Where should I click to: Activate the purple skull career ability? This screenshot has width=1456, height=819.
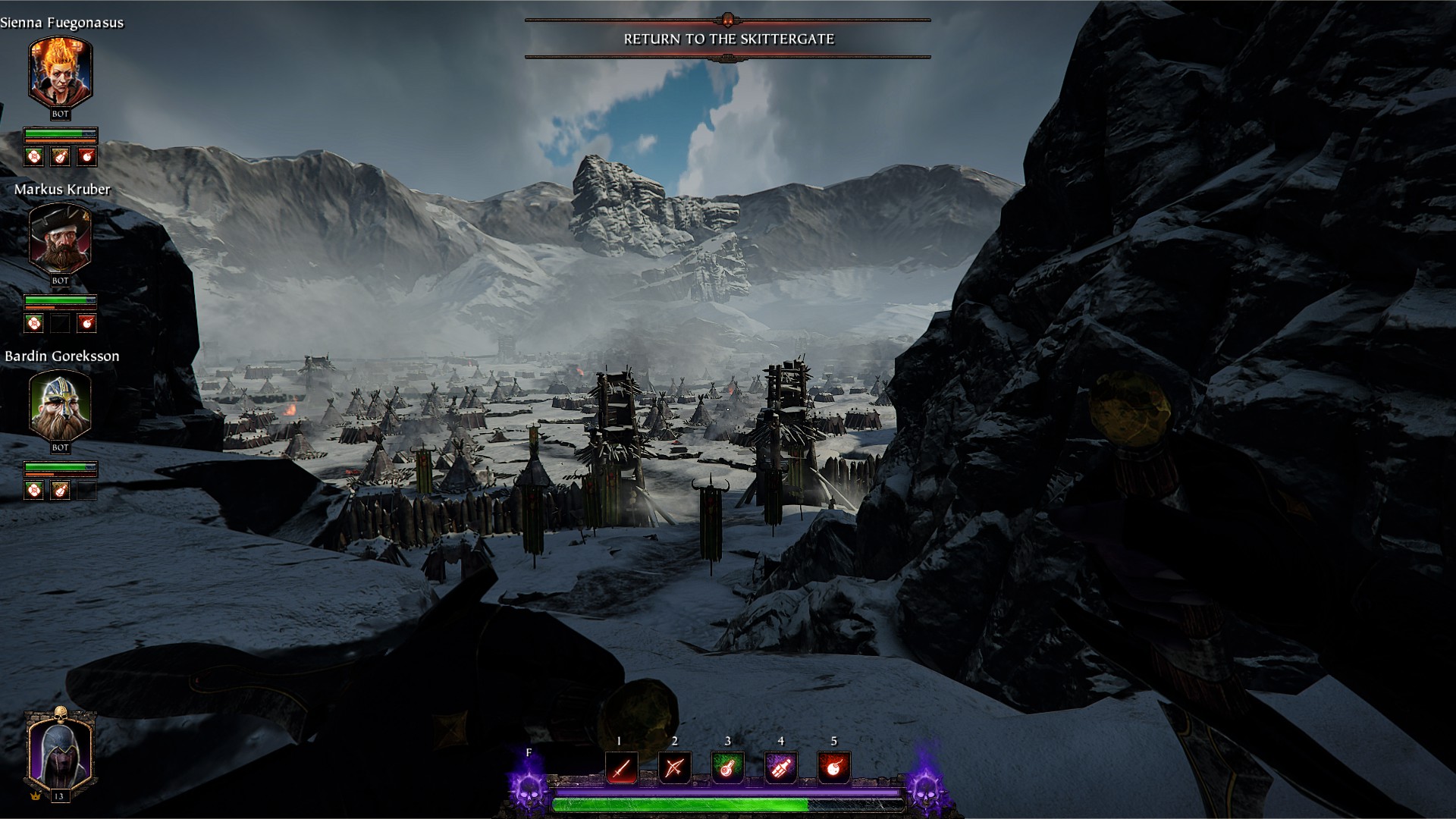(529, 789)
